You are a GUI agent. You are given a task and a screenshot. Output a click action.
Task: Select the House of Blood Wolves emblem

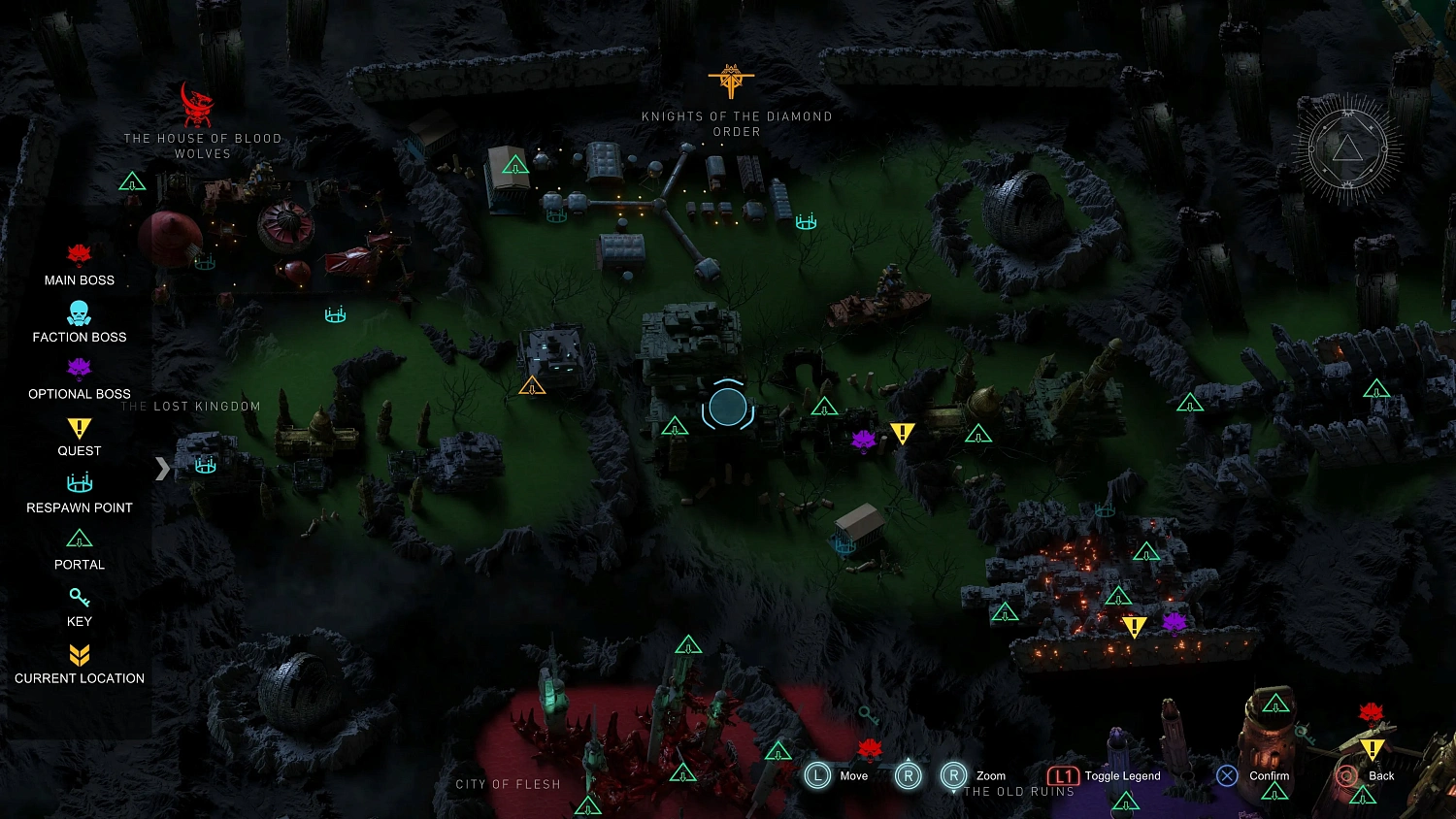point(197,105)
